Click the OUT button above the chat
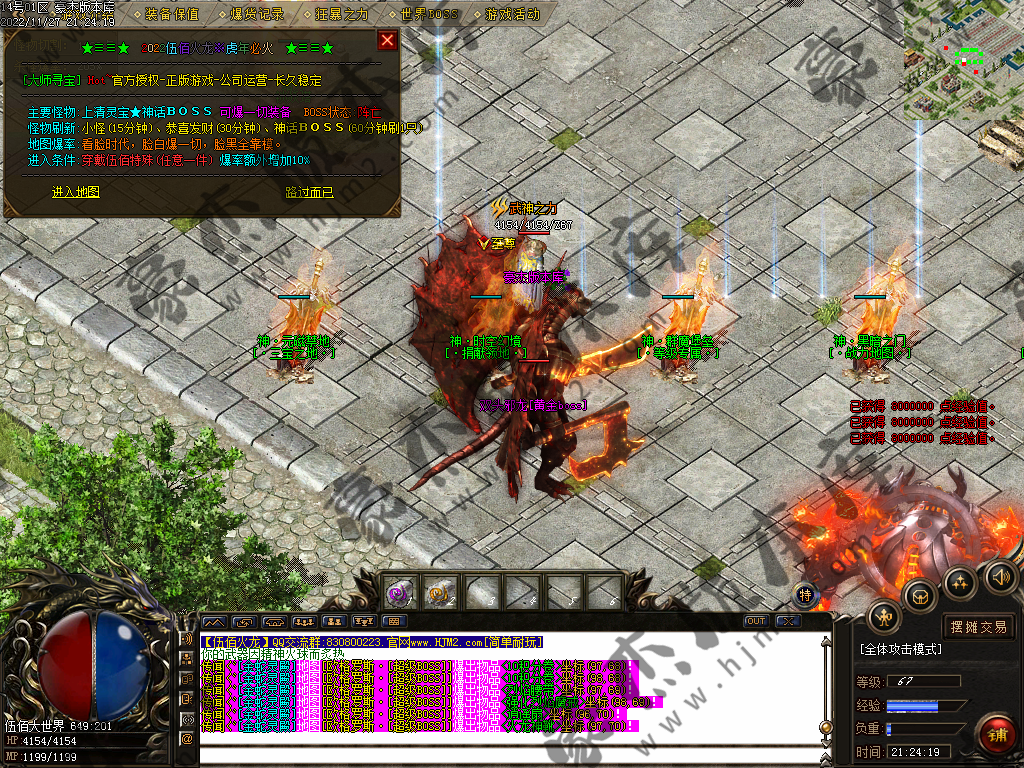 coord(757,621)
